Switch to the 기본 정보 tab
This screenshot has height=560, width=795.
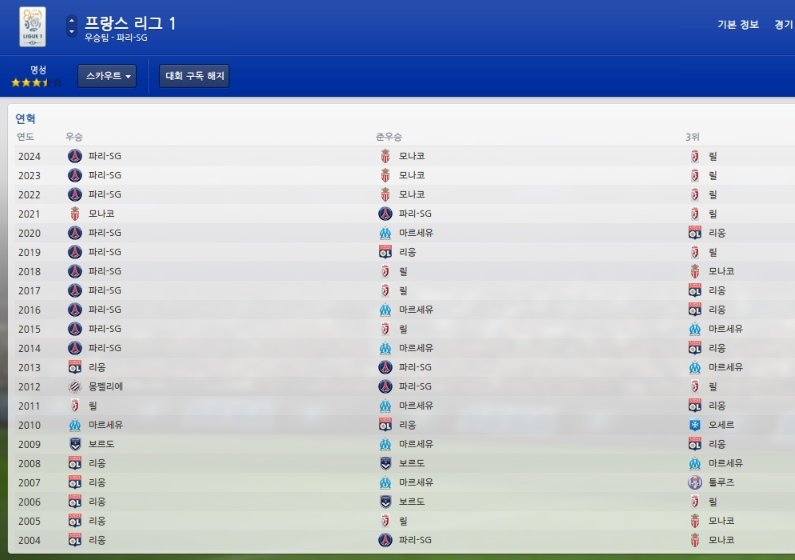737,25
